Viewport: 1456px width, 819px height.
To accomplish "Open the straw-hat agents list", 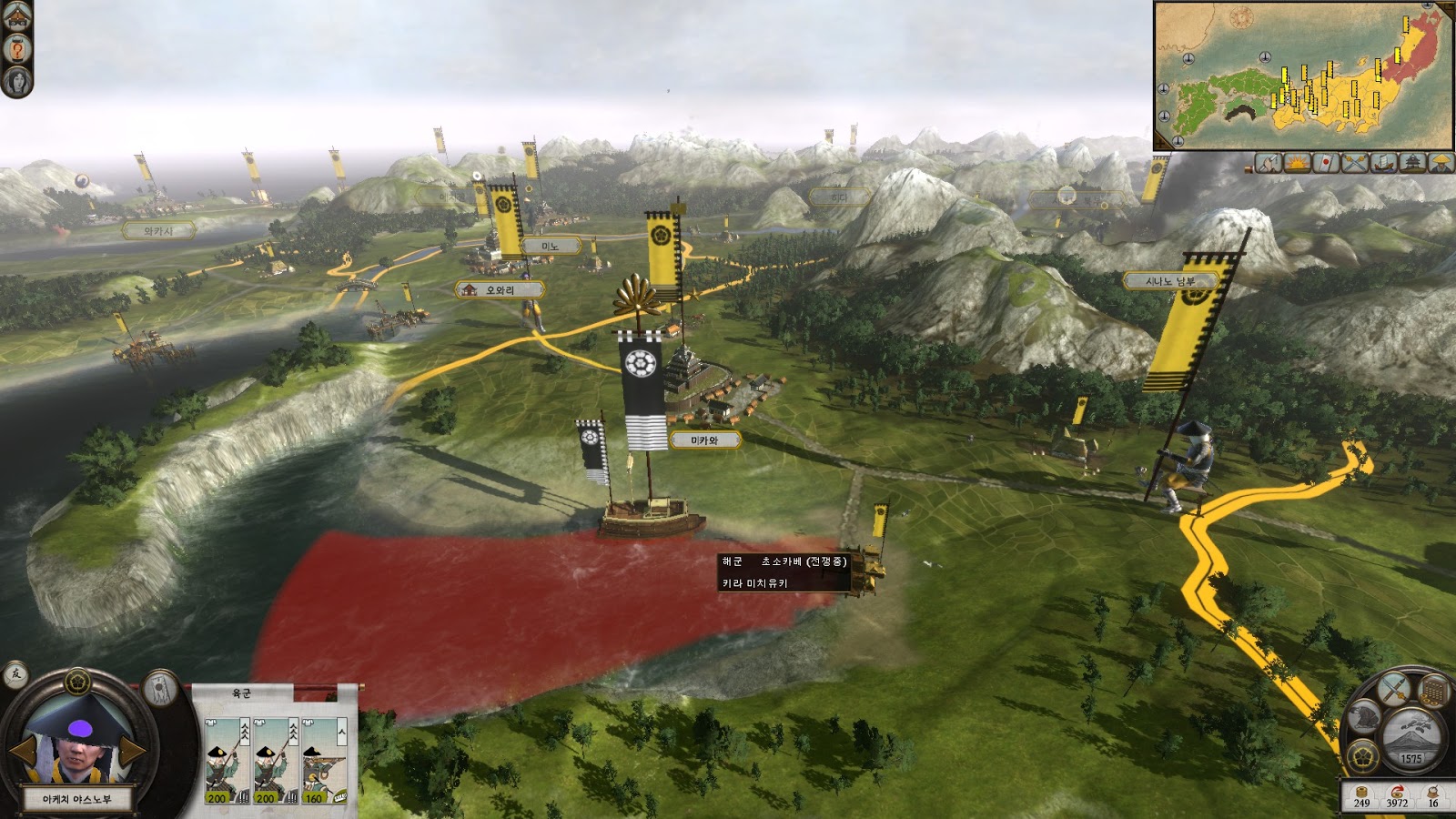I will click(1441, 163).
